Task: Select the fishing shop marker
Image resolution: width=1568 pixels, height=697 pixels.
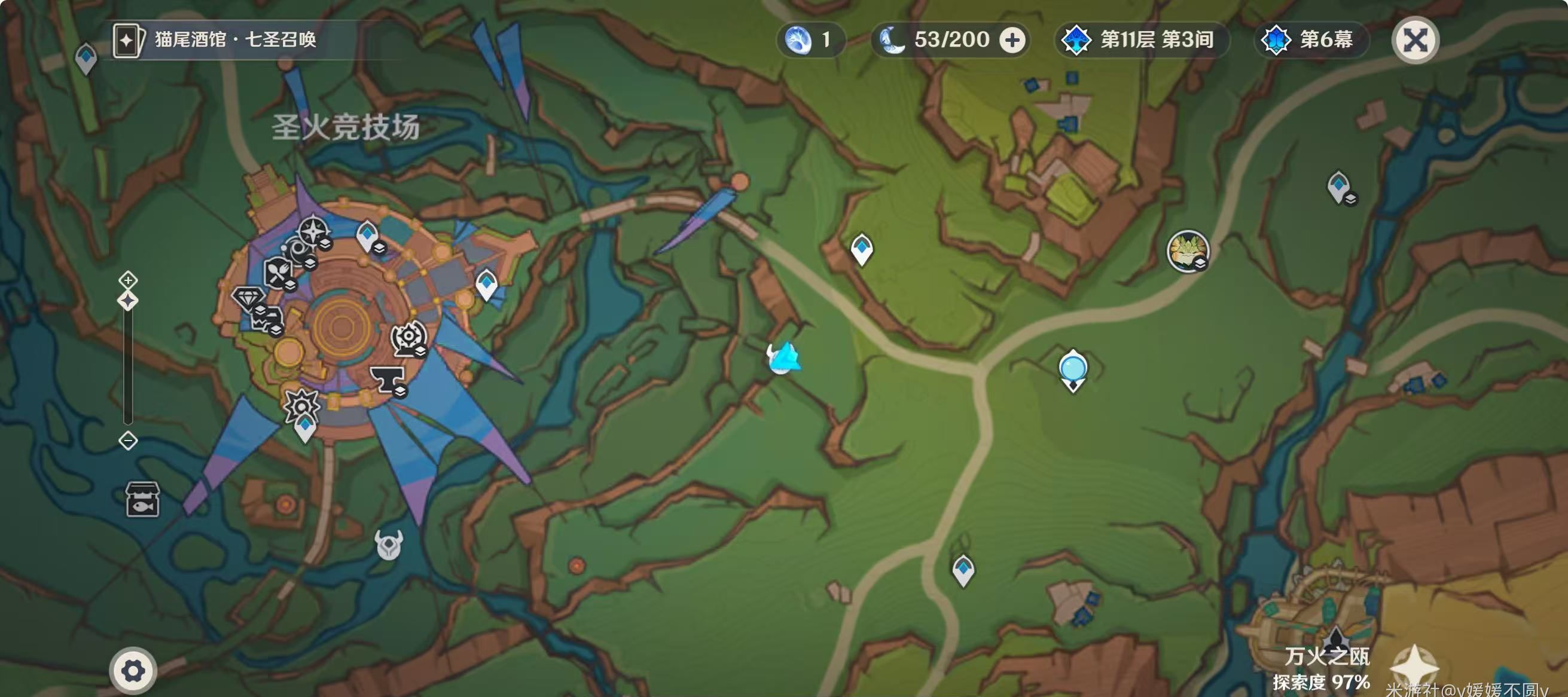Action: point(142,499)
